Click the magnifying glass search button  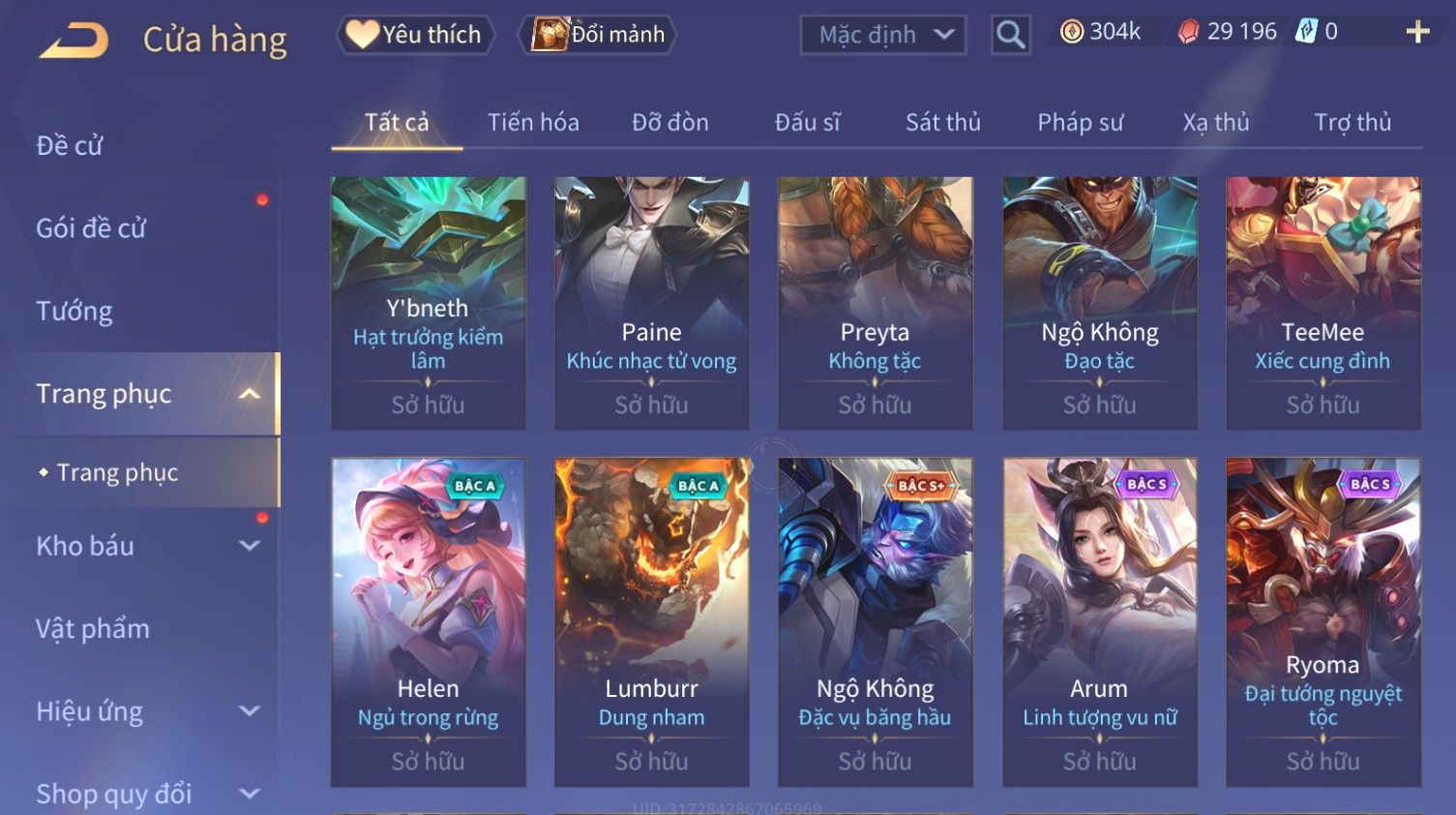tap(1010, 36)
